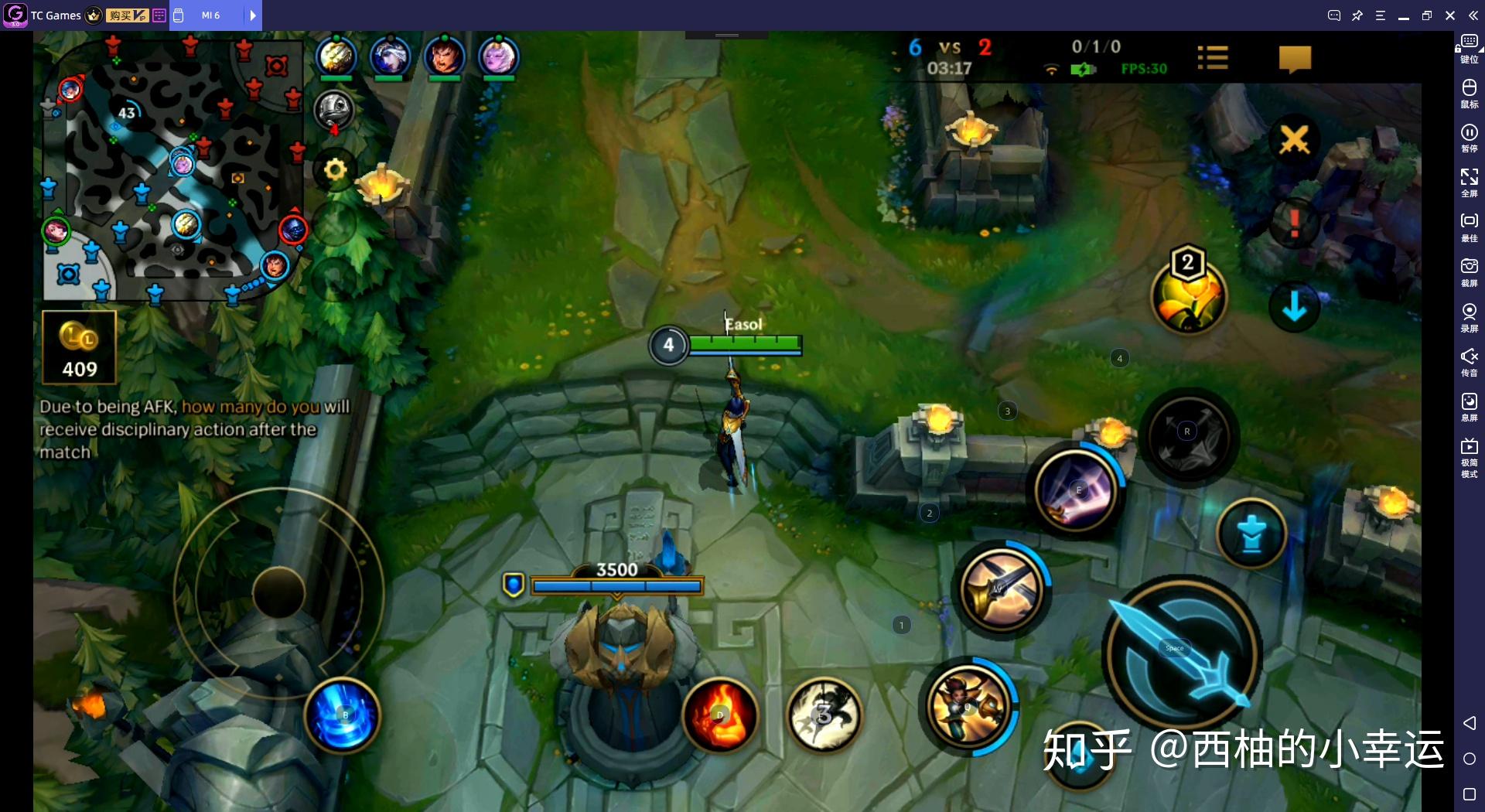This screenshot has width=1485, height=812.
Task: Cast the lunging sword ability
Action: tap(1002, 589)
